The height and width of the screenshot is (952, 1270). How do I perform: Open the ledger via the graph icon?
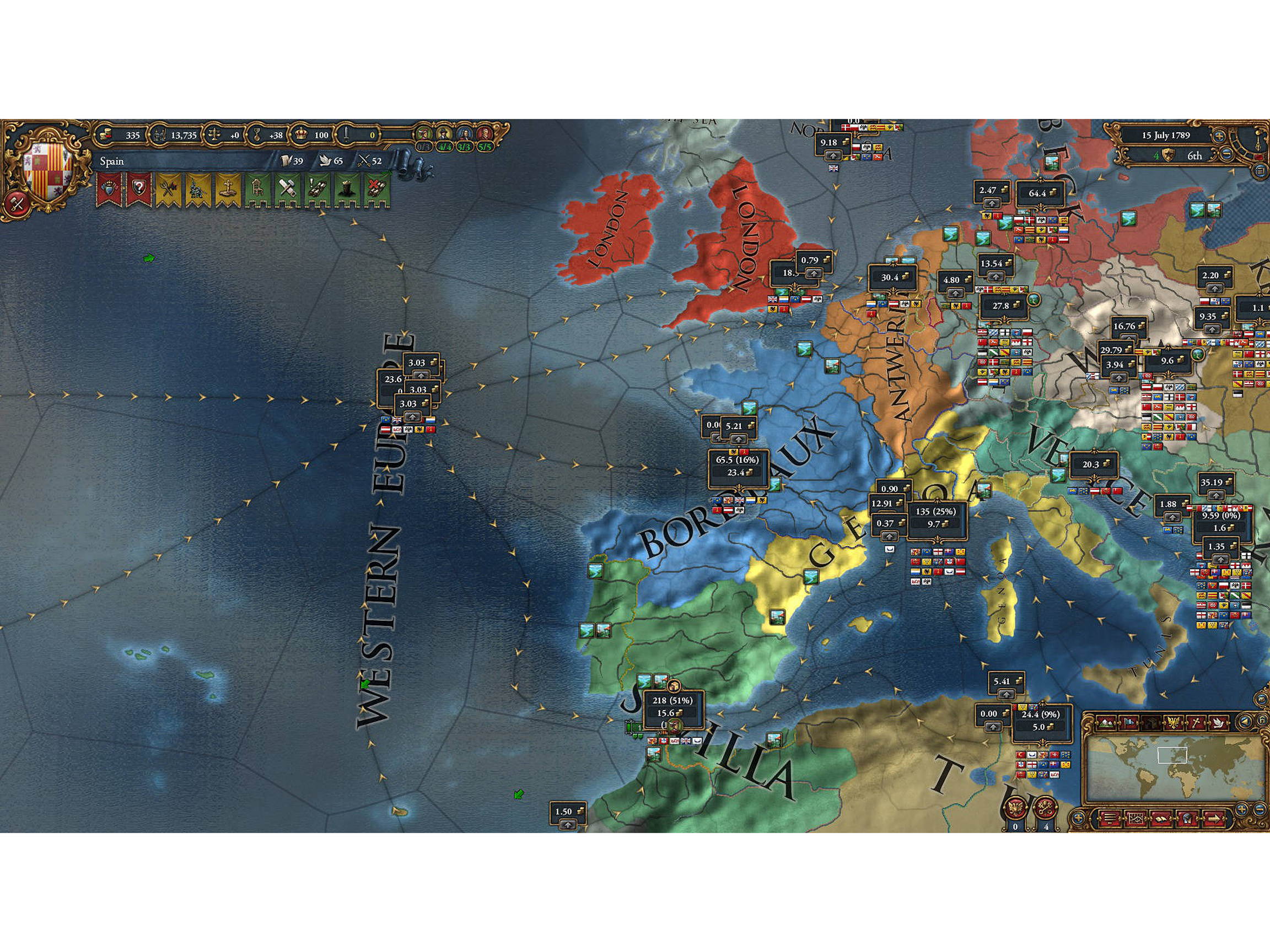tap(1137, 818)
